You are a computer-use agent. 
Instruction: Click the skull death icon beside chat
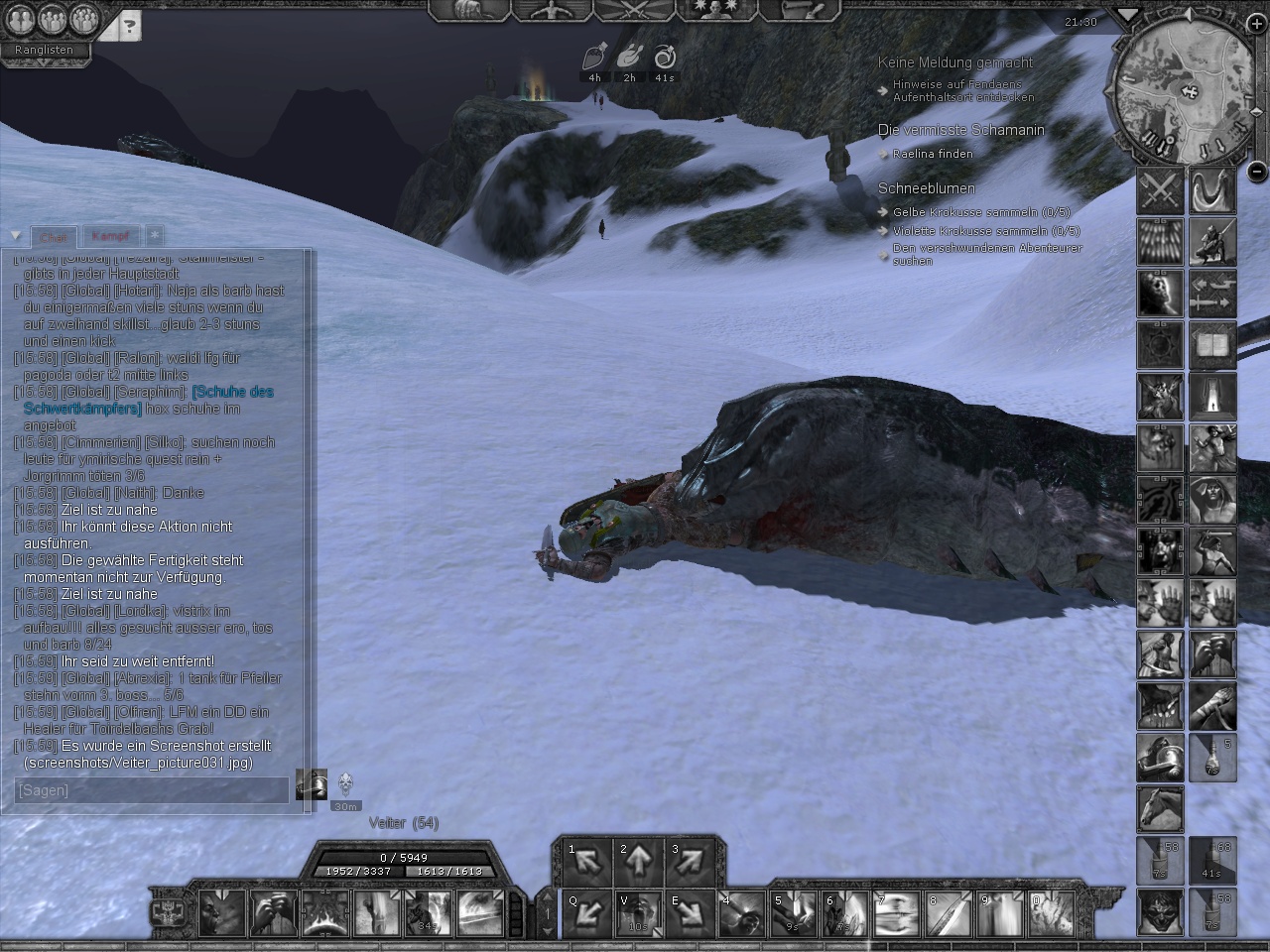(x=345, y=785)
